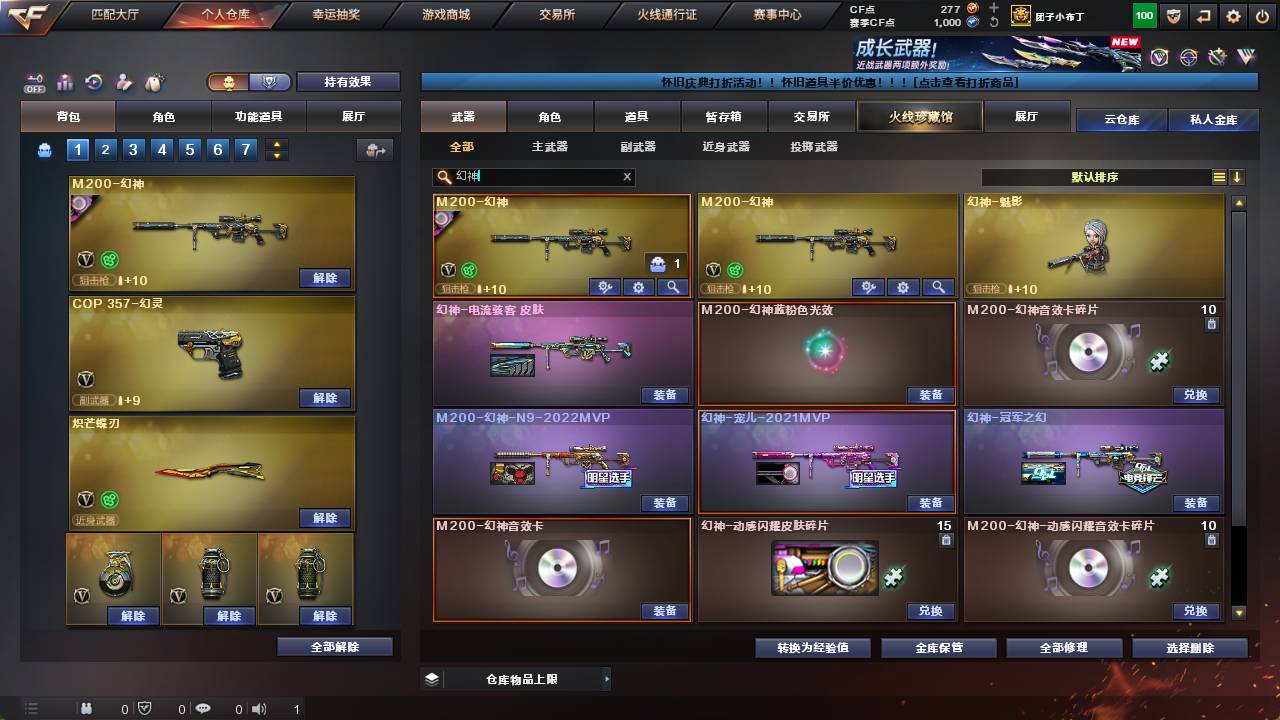This screenshot has width=1280, height=720.
Task: Clear the 幻神 search input field
Action: tap(626, 177)
